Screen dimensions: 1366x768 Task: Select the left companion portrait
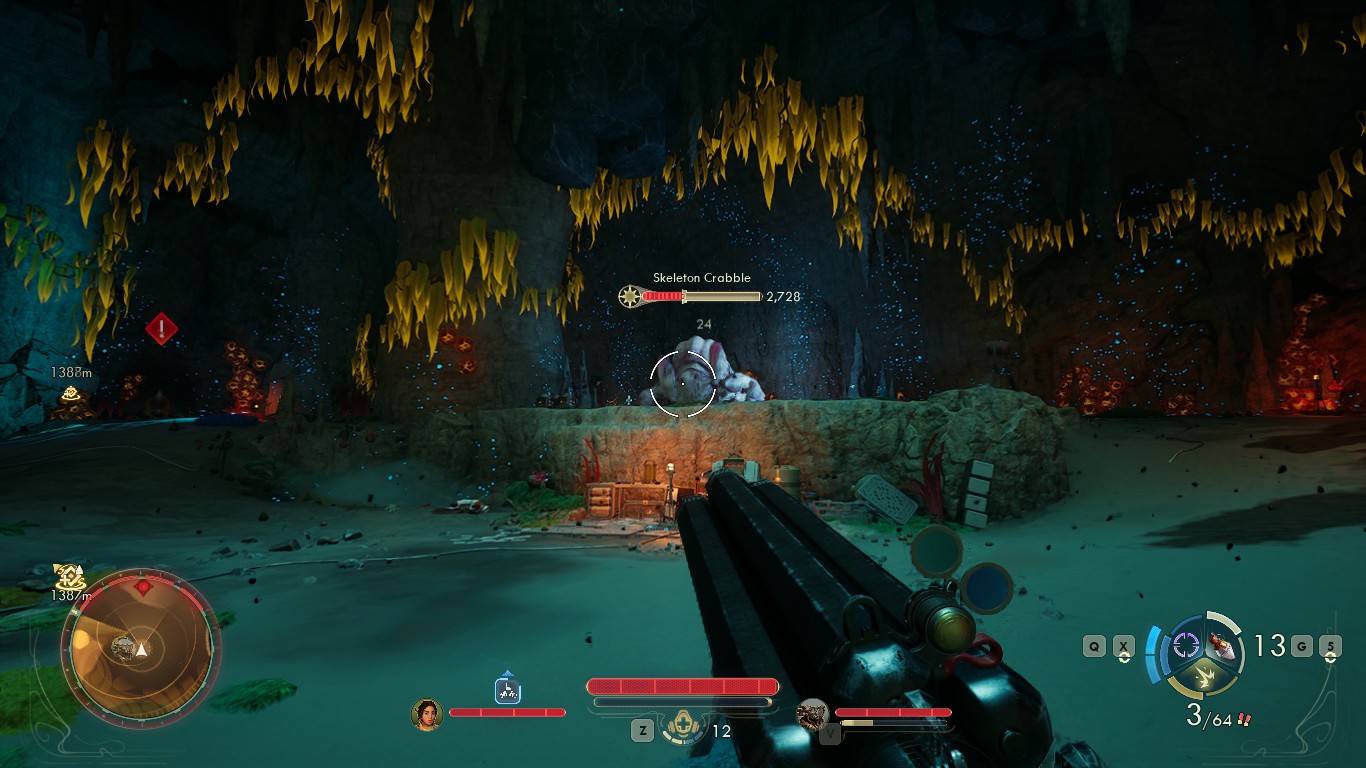point(428,715)
